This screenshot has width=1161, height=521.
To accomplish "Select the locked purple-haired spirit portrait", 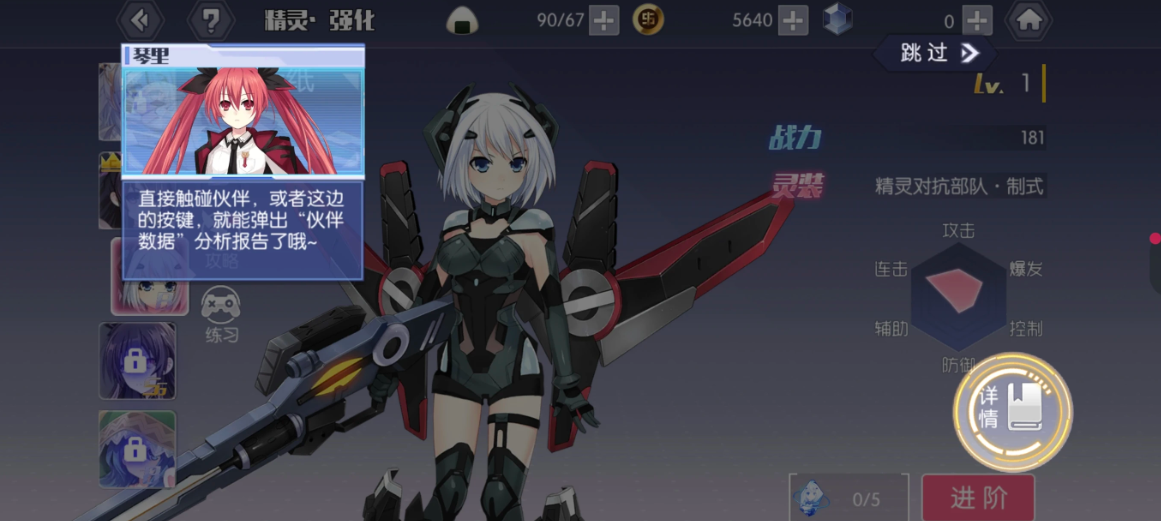I will [x=137, y=360].
